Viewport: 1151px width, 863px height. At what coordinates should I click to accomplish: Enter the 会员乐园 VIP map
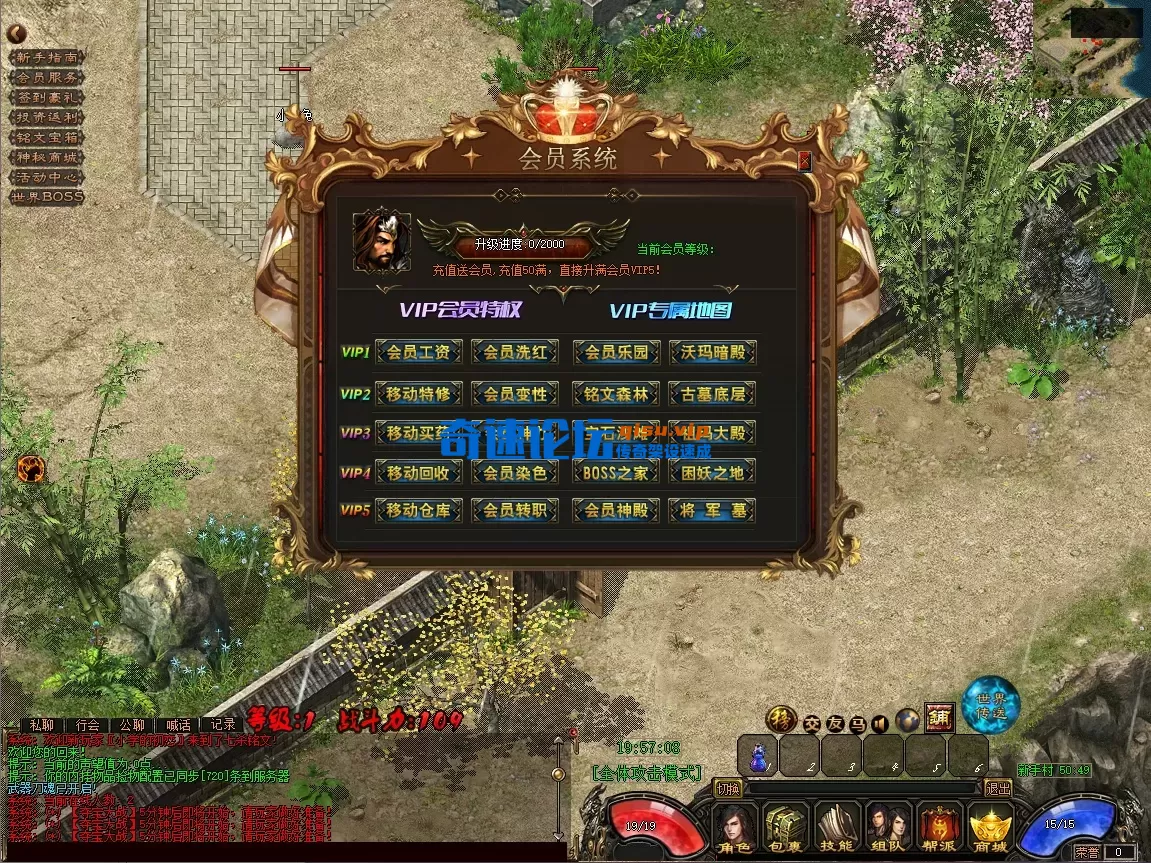point(616,352)
